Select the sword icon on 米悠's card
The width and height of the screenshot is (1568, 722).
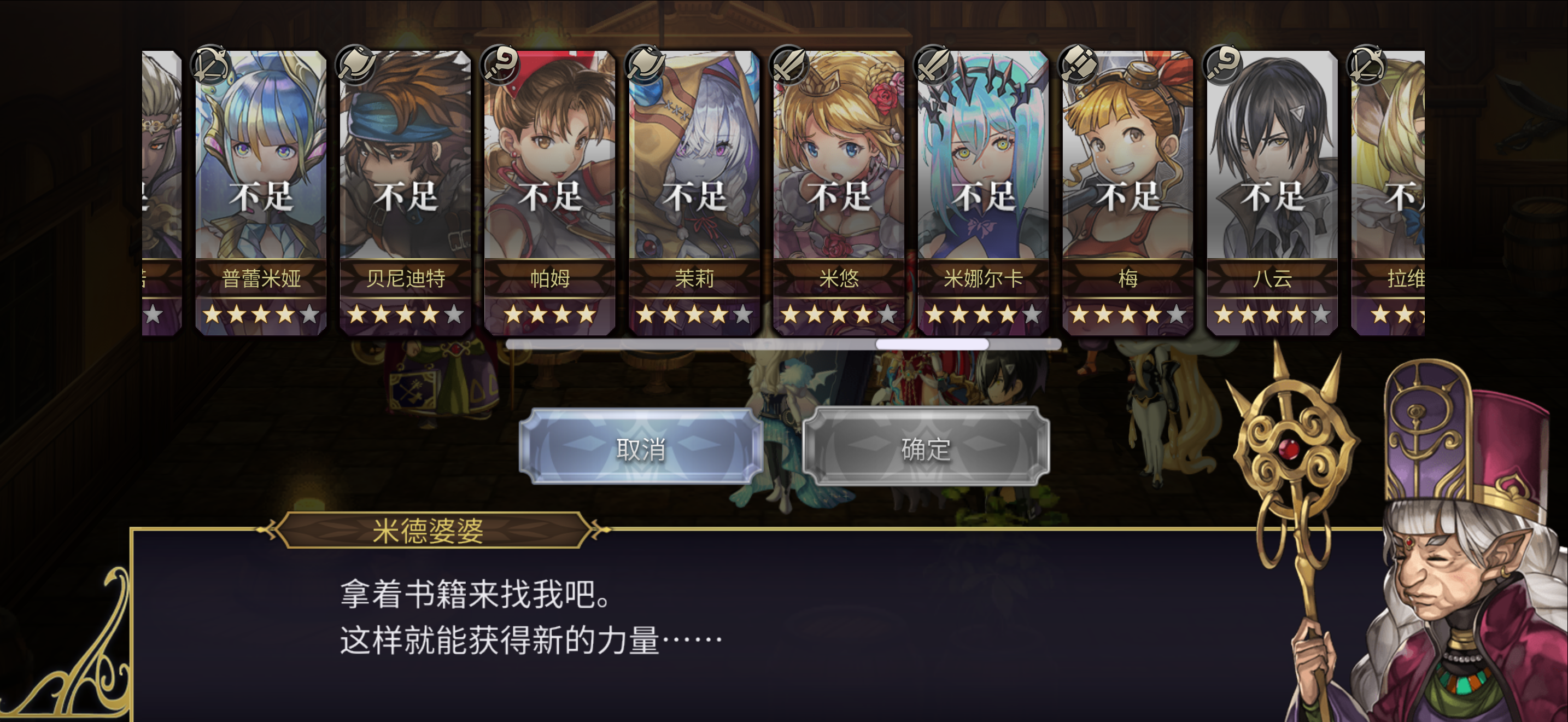pyautogui.click(x=790, y=65)
